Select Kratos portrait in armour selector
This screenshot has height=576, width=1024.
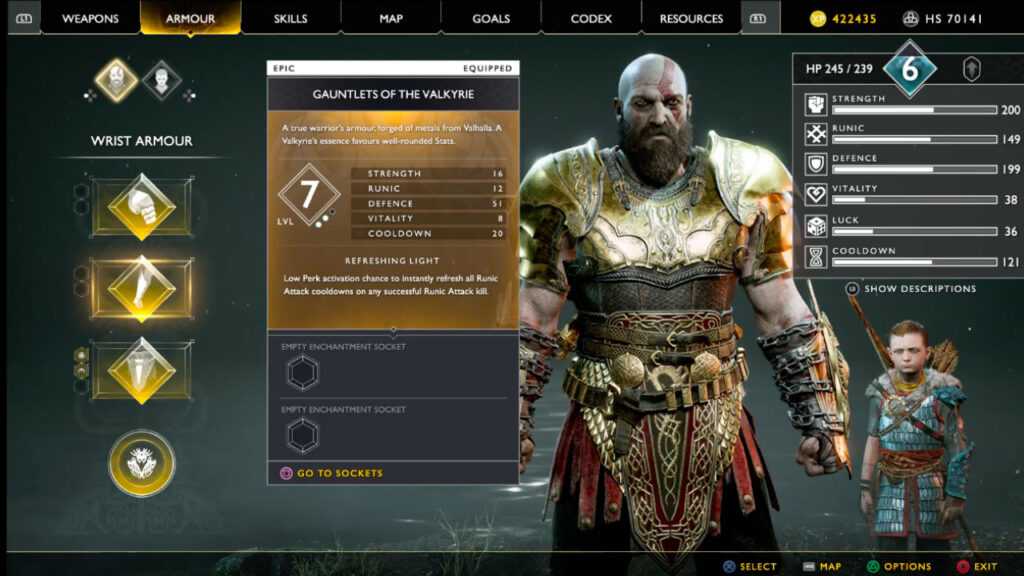click(x=117, y=80)
